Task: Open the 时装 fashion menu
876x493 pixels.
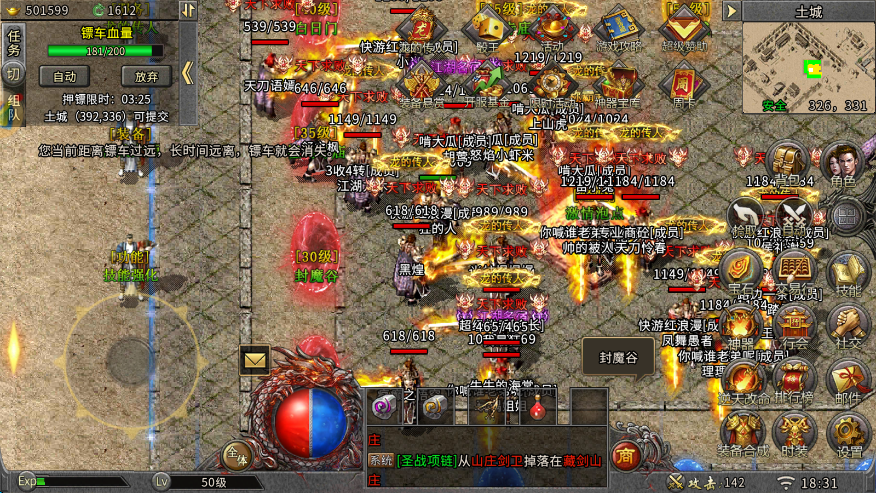Action: pyautogui.click(x=795, y=434)
